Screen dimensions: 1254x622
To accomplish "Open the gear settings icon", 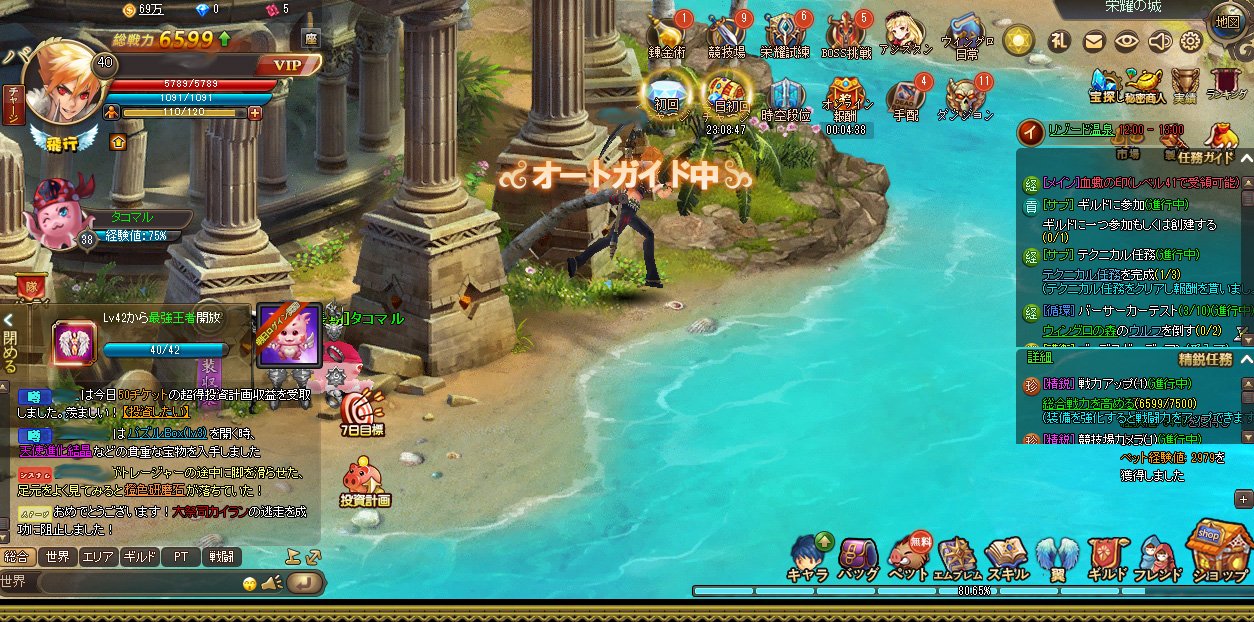I will click(1190, 41).
